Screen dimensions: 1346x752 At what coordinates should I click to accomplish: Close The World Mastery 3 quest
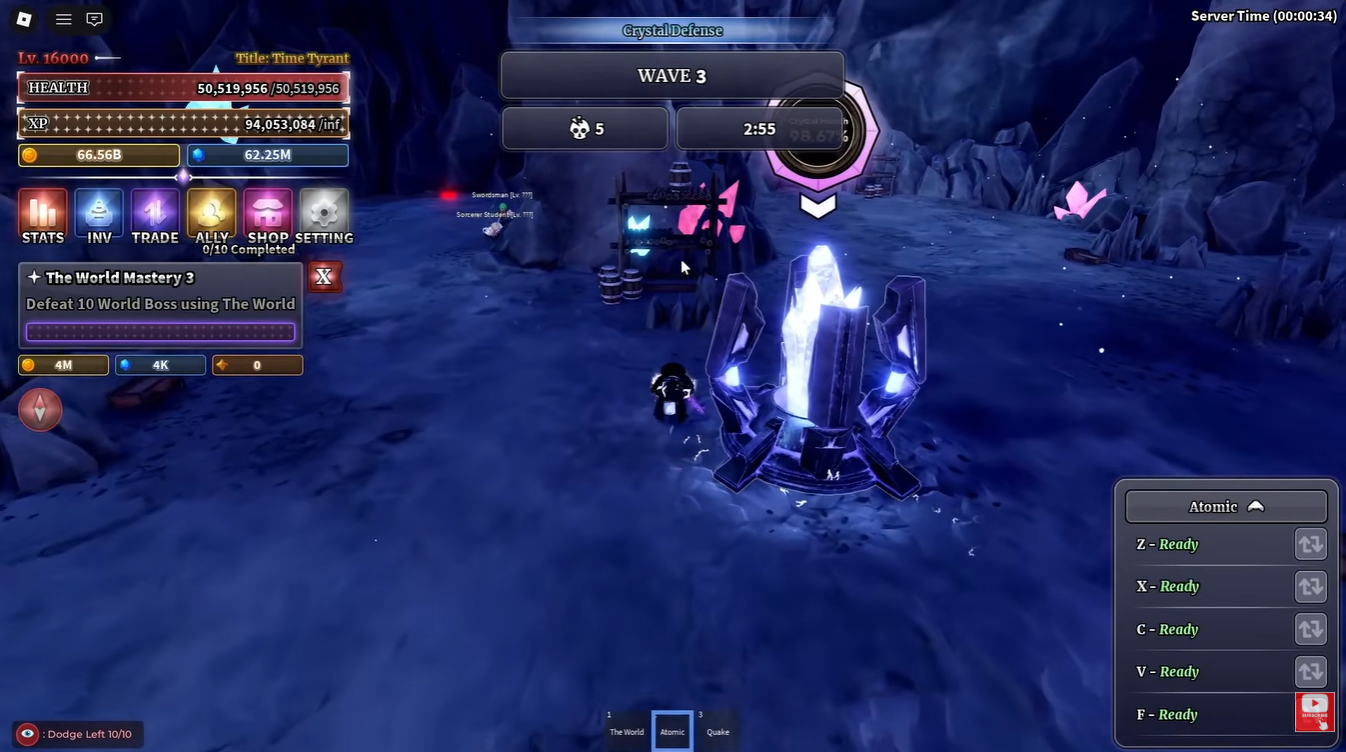[324, 277]
